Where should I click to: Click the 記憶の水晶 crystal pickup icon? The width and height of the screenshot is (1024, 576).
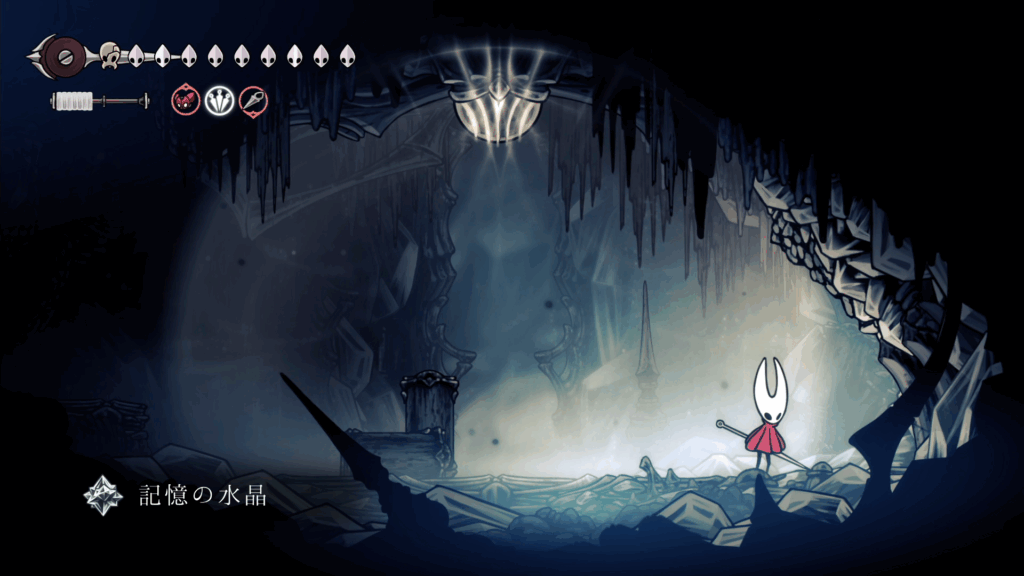pyautogui.click(x=101, y=493)
